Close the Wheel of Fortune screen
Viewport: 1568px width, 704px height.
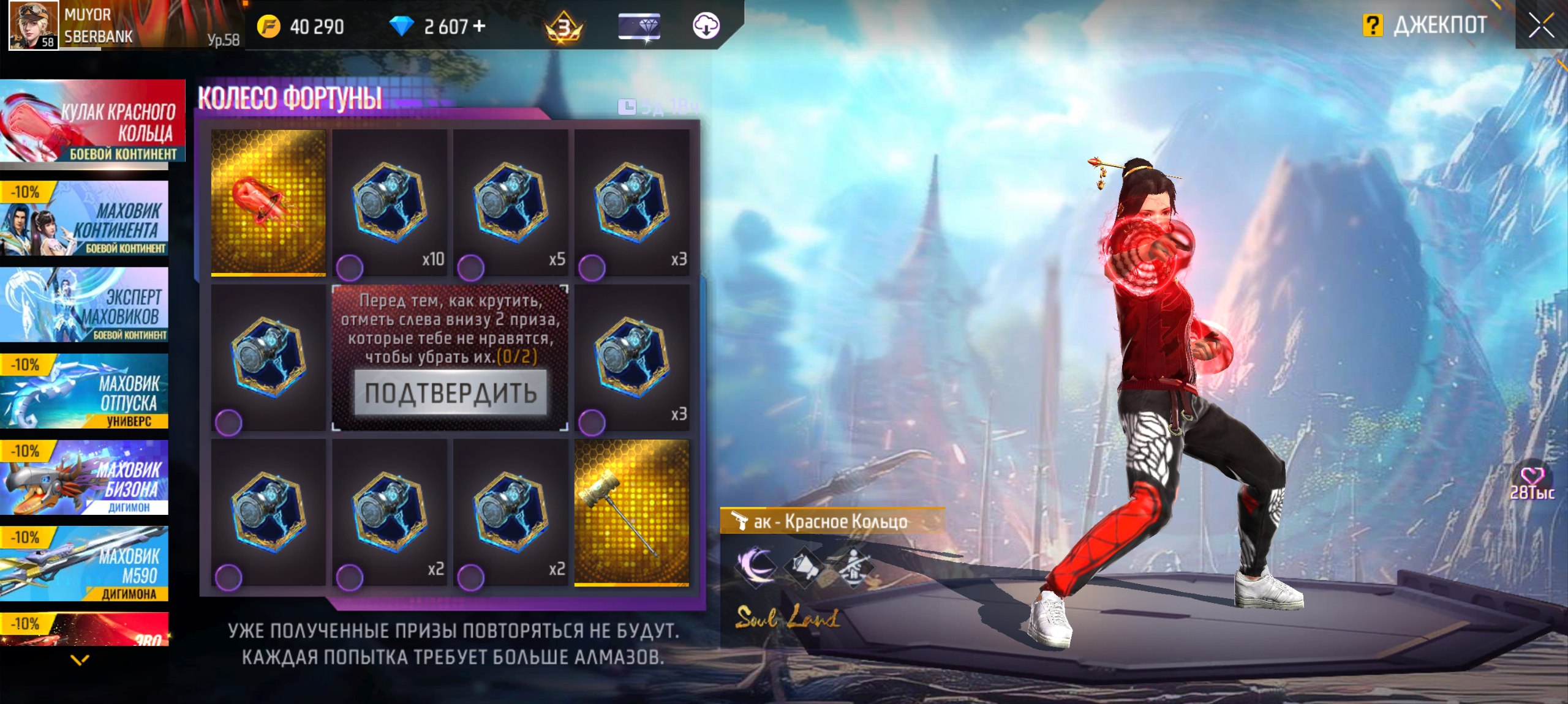click(x=1540, y=26)
